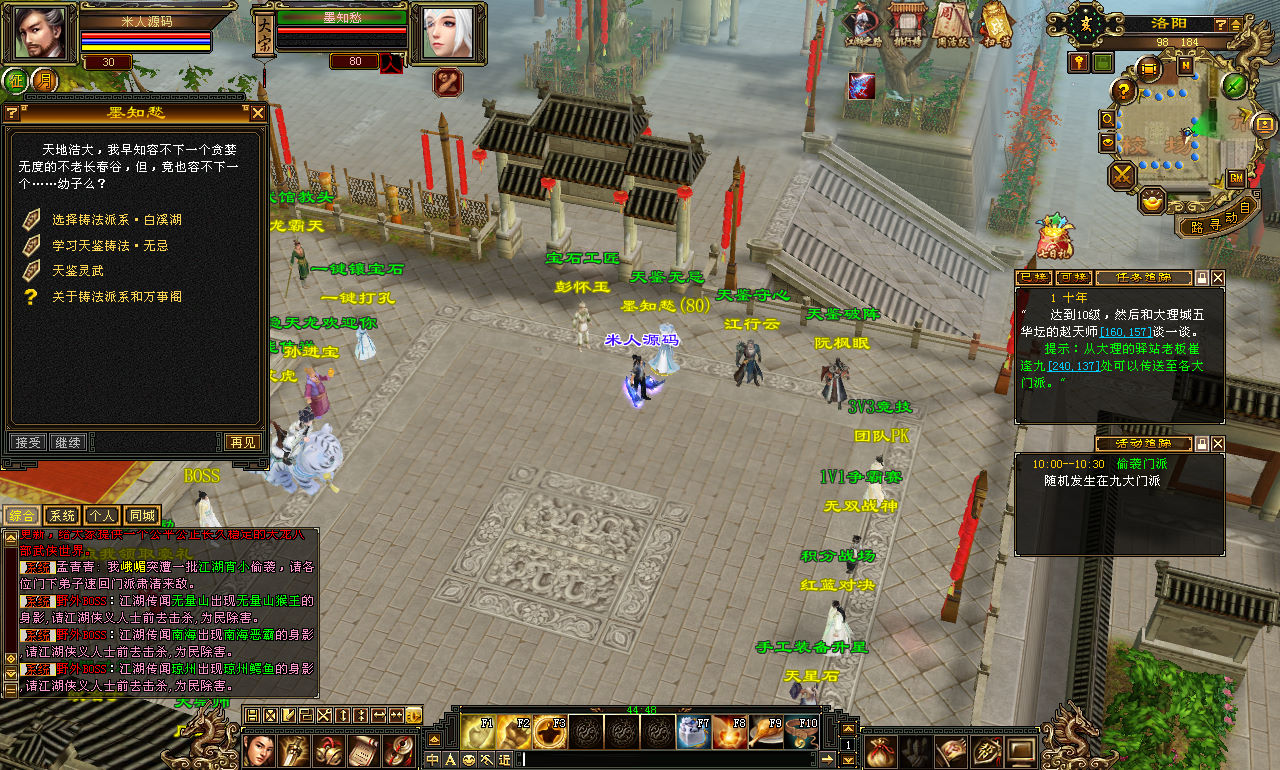Select dialogue option 学习天鉴铸法·无忌

[110, 245]
